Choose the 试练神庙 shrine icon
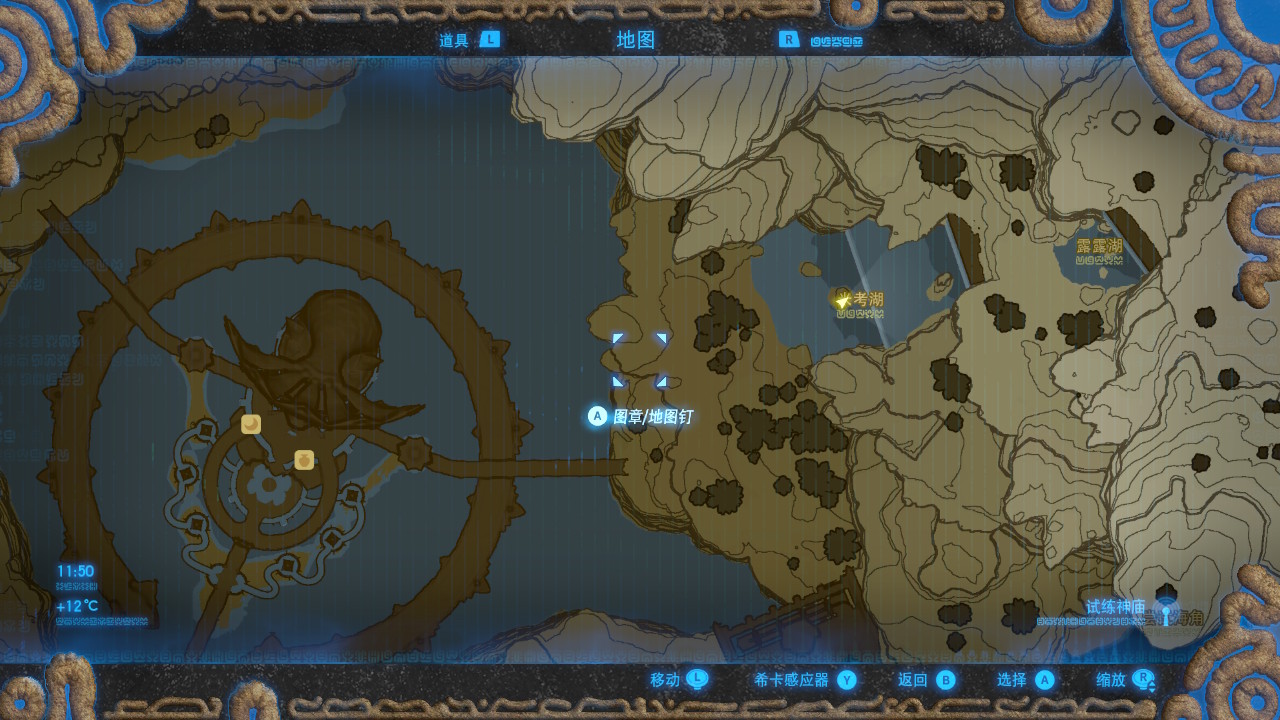1280x720 pixels. pos(1165,610)
